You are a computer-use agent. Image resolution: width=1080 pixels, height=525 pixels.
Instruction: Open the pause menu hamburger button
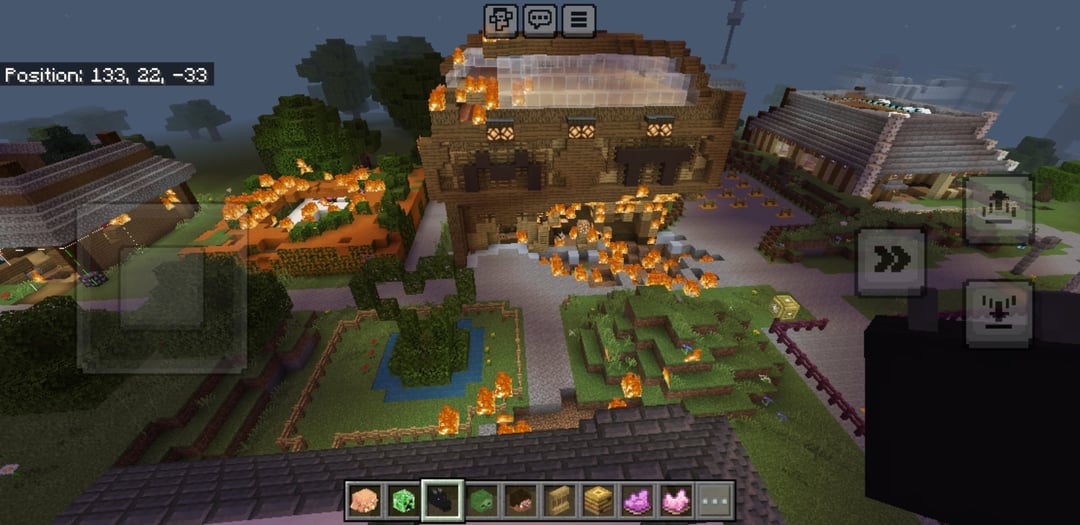pos(578,18)
